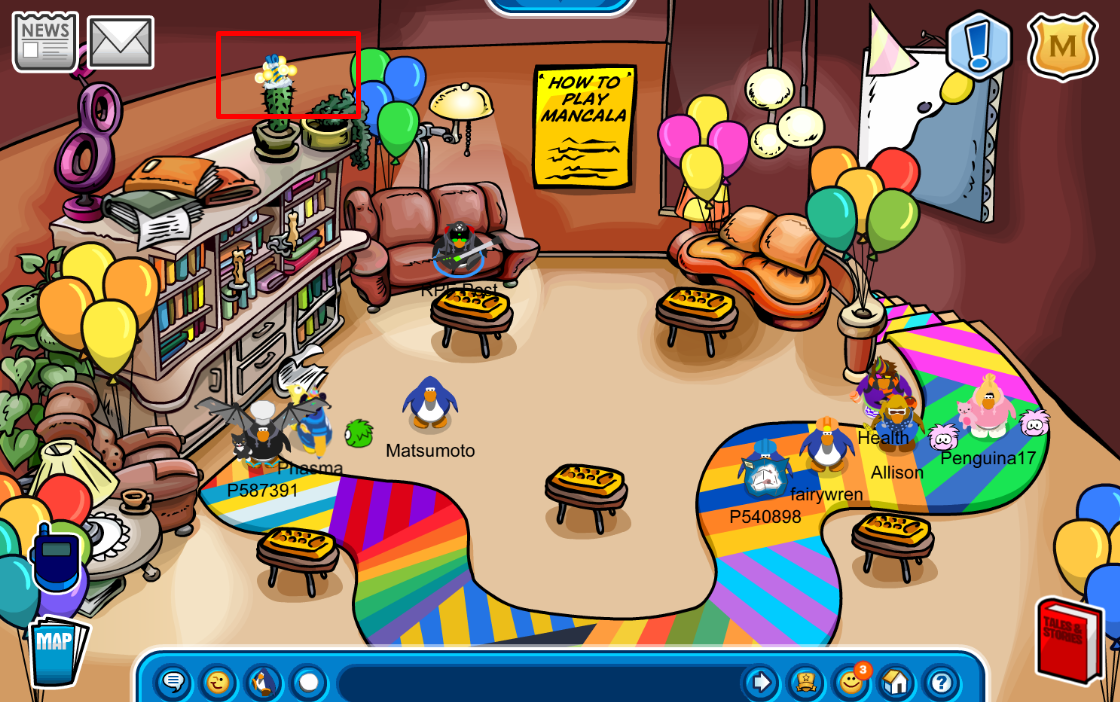Click the gold moderator M badge
This screenshot has width=1120, height=702.
pyautogui.click(x=1063, y=46)
